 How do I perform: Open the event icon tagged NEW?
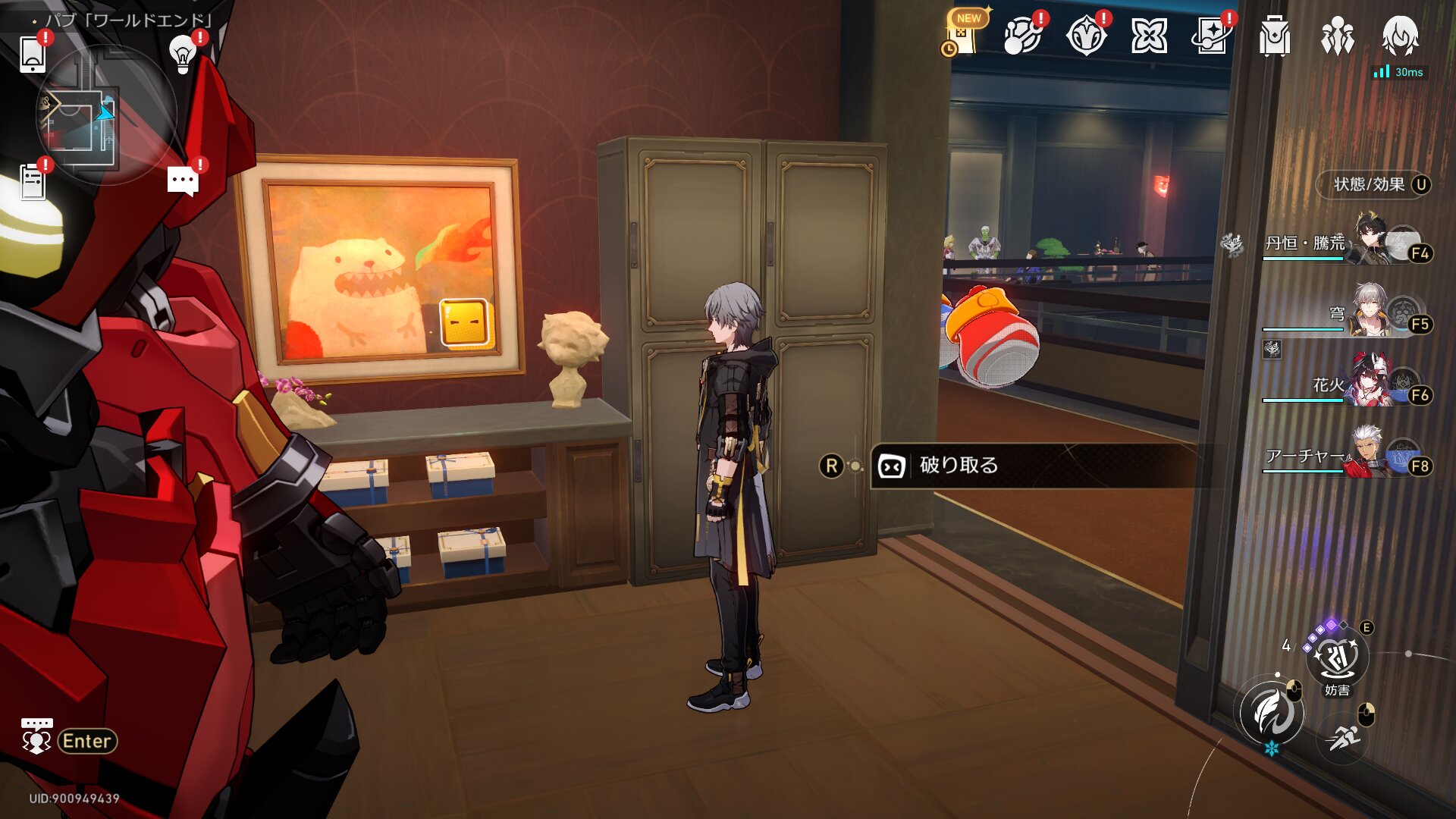click(962, 36)
